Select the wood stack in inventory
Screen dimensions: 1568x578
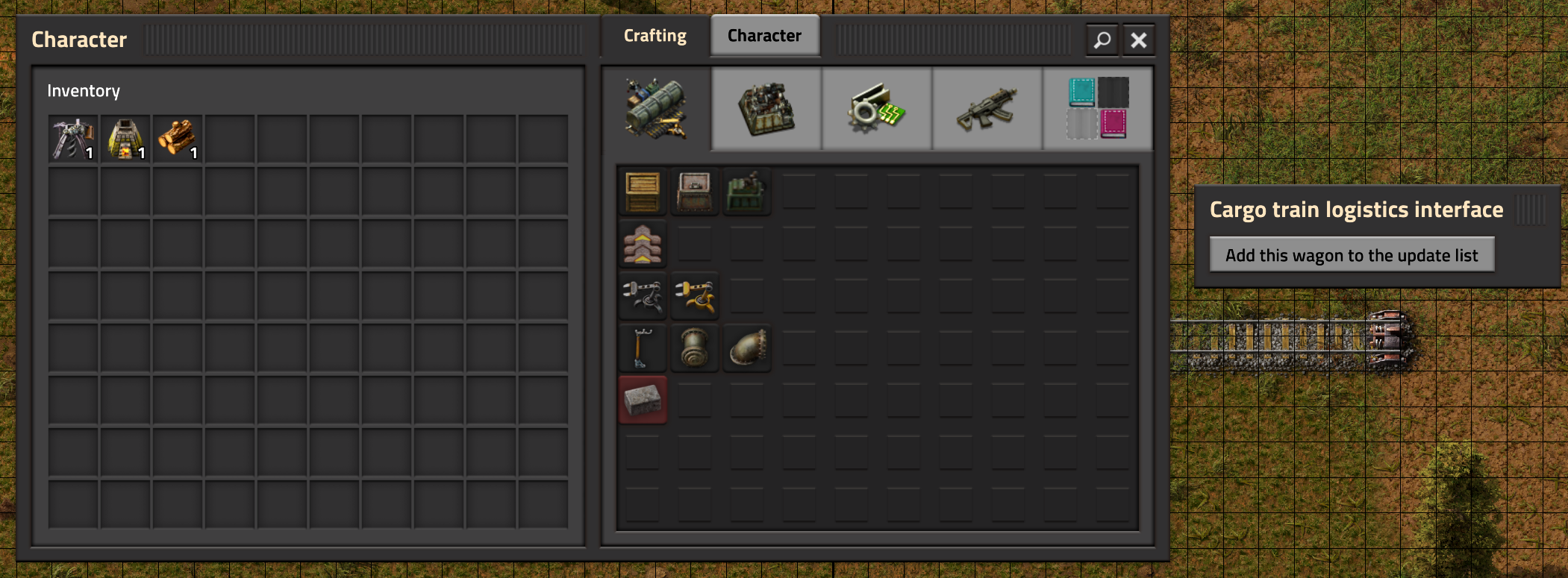(177, 136)
